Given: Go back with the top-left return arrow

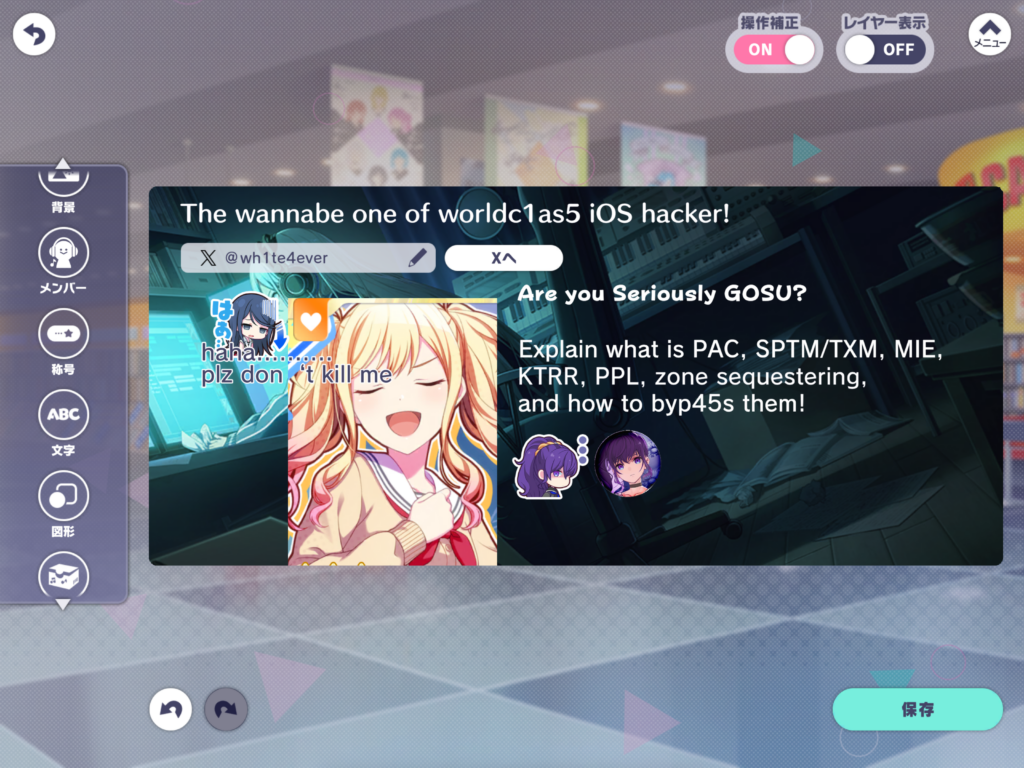Looking at the screenshot, I should [34, 35].
